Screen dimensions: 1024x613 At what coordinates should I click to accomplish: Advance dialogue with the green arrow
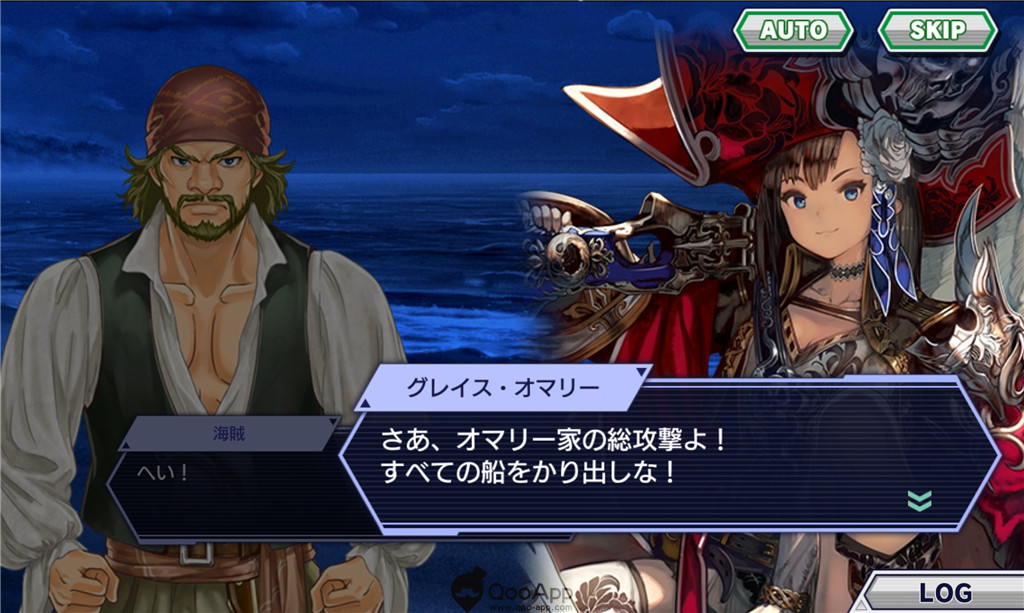click(919, 500)
